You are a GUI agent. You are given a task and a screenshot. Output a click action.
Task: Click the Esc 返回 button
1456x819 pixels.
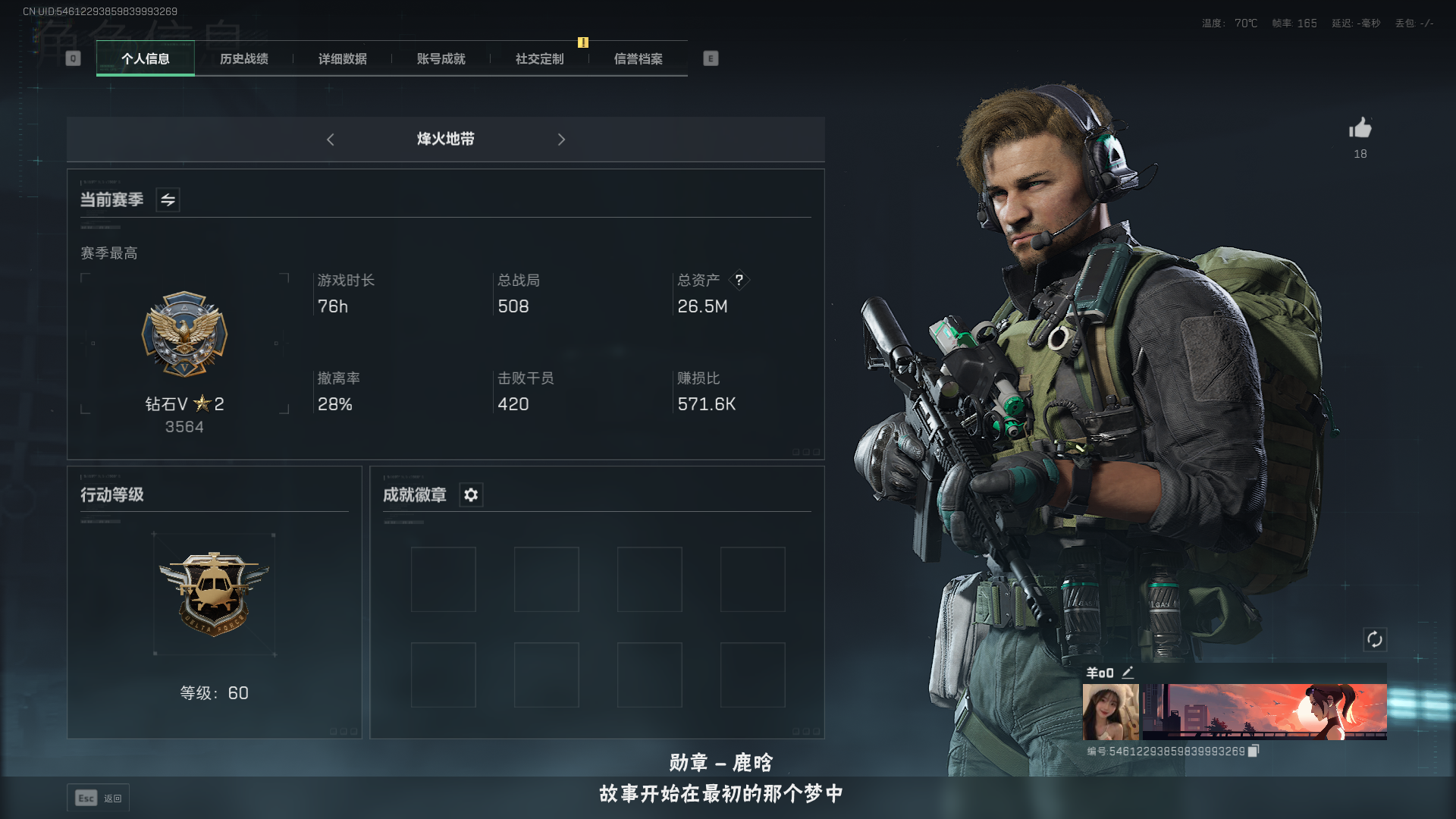click(x=98, y=797)
